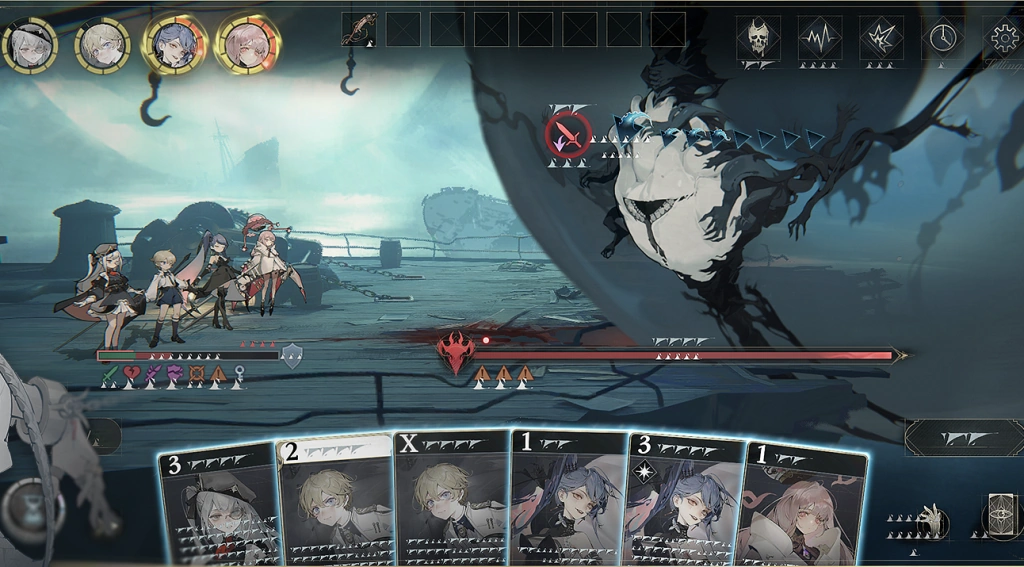Image resolution: width=1024 pixels, height=567 pixels.
Task: Select the white-haired character portrait
Action: [29, 44]
